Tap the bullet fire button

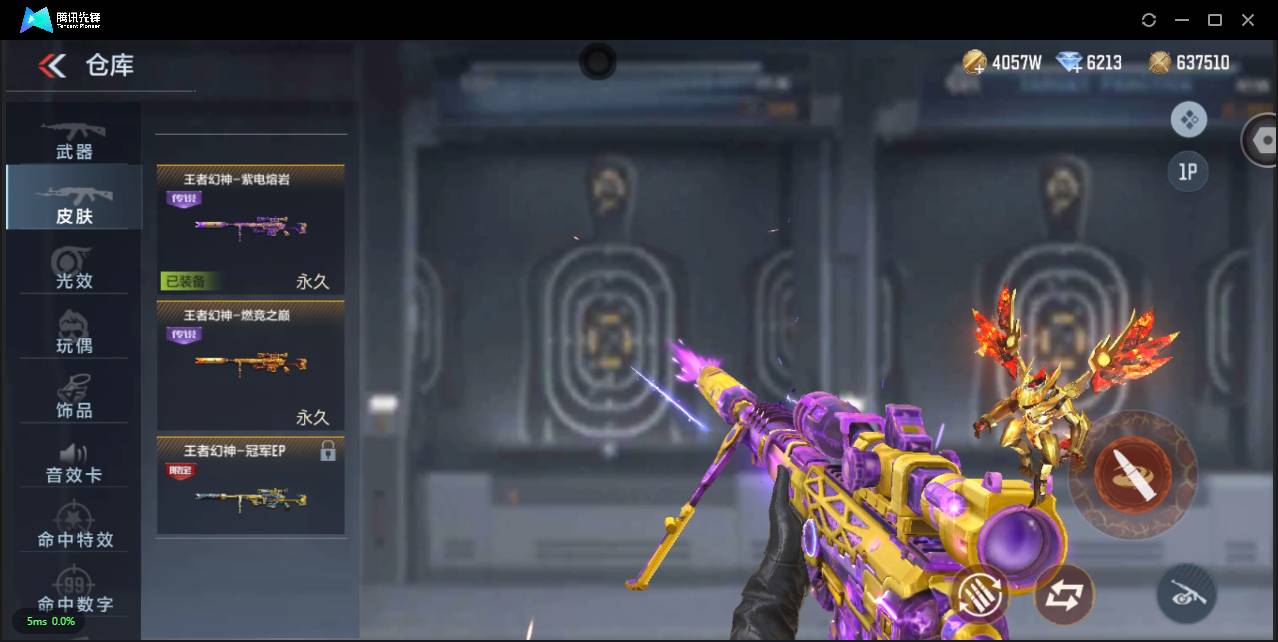[1132, 474]
